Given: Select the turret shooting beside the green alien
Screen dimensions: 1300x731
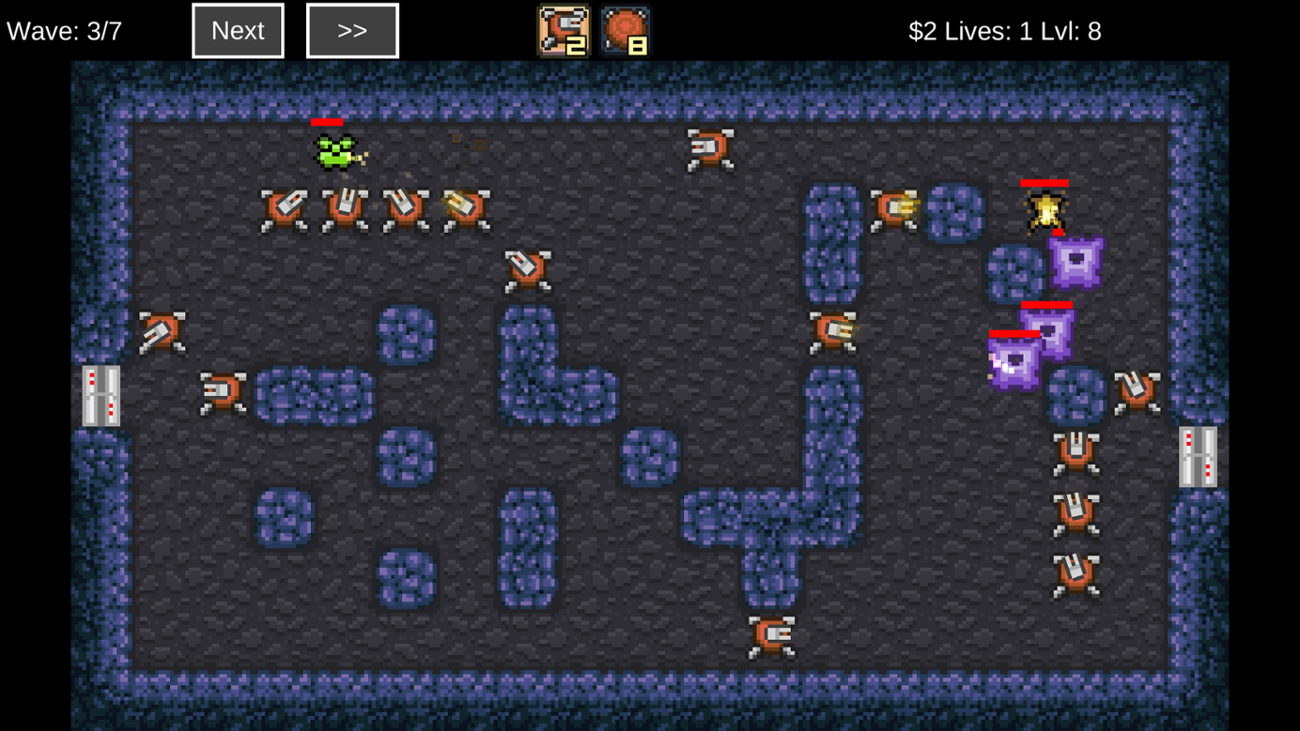Looking at the screenshot, I should [462, 206].
